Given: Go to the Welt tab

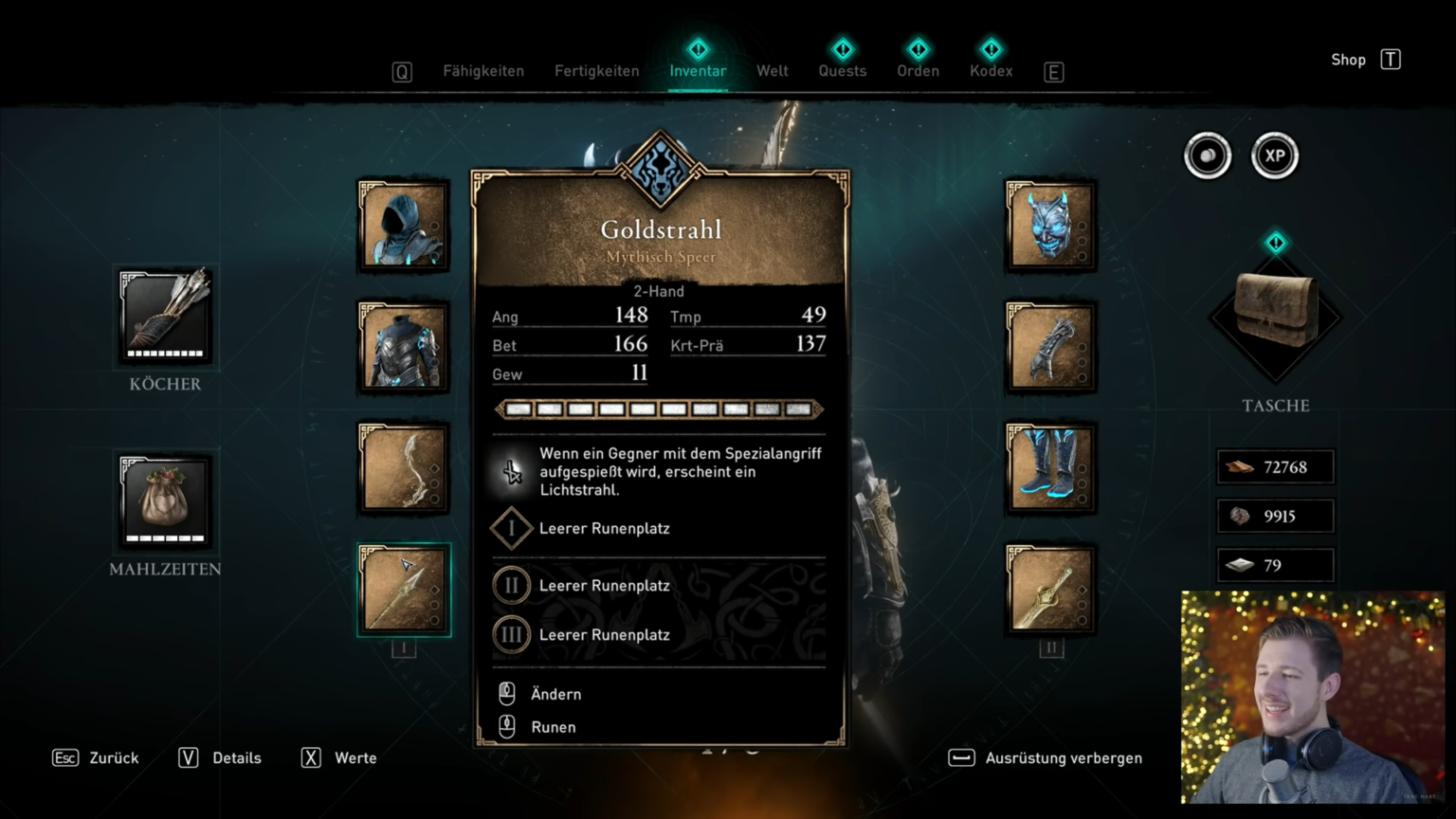Looking at the screenshot, I should click(773, 71).
